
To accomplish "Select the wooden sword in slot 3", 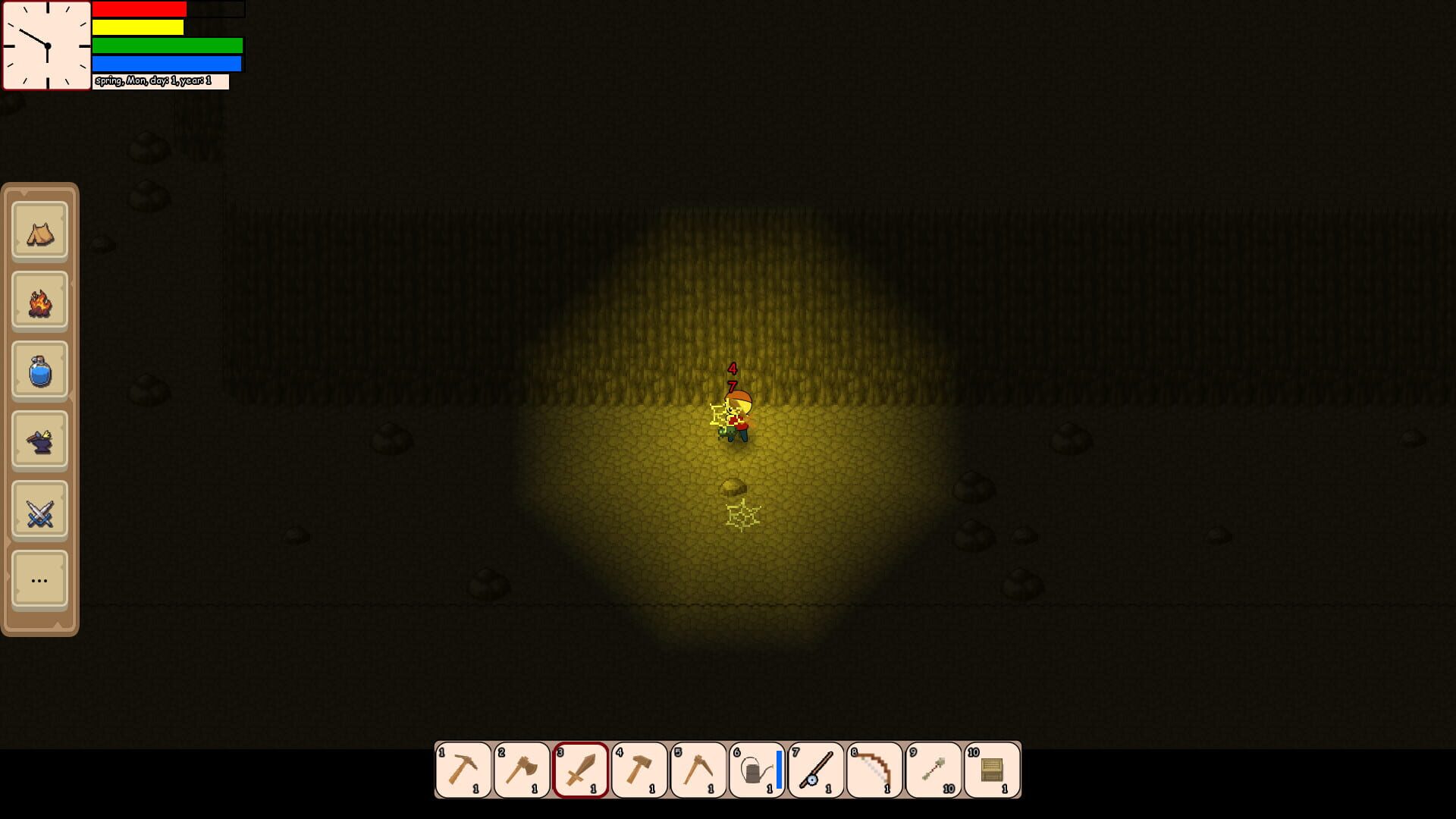I will (x=581, y=770).
